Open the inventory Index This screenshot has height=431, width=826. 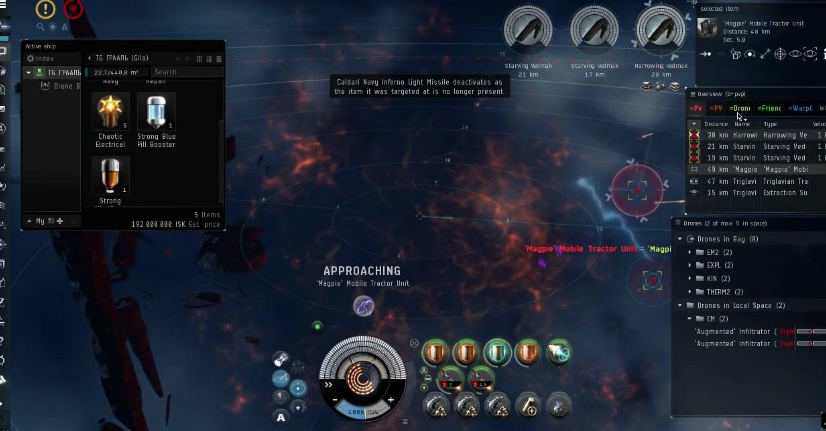coord(45,59)
